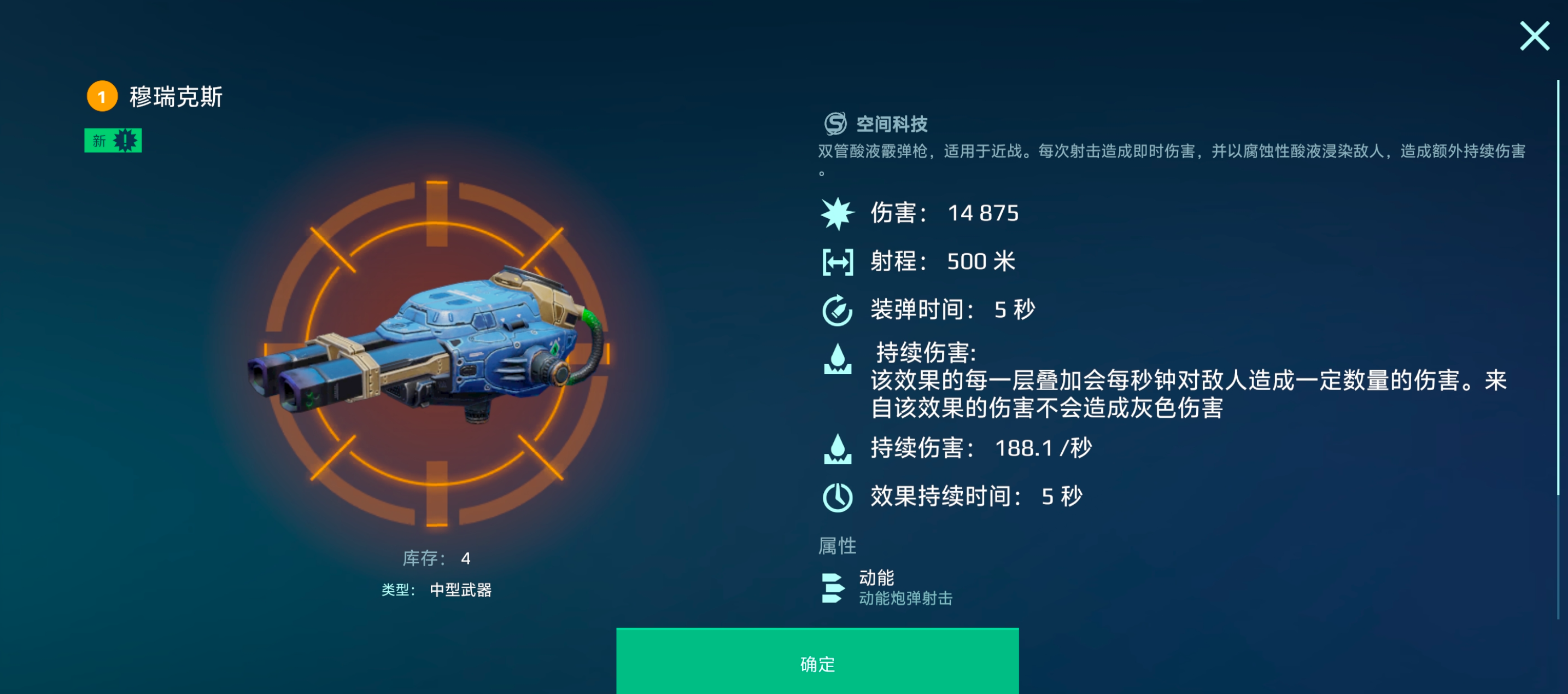Image resolution: width=1568 pixels, height=694 pixels.
Task: Click the 库存 stock count value 4
Action: tap(467, 558)
